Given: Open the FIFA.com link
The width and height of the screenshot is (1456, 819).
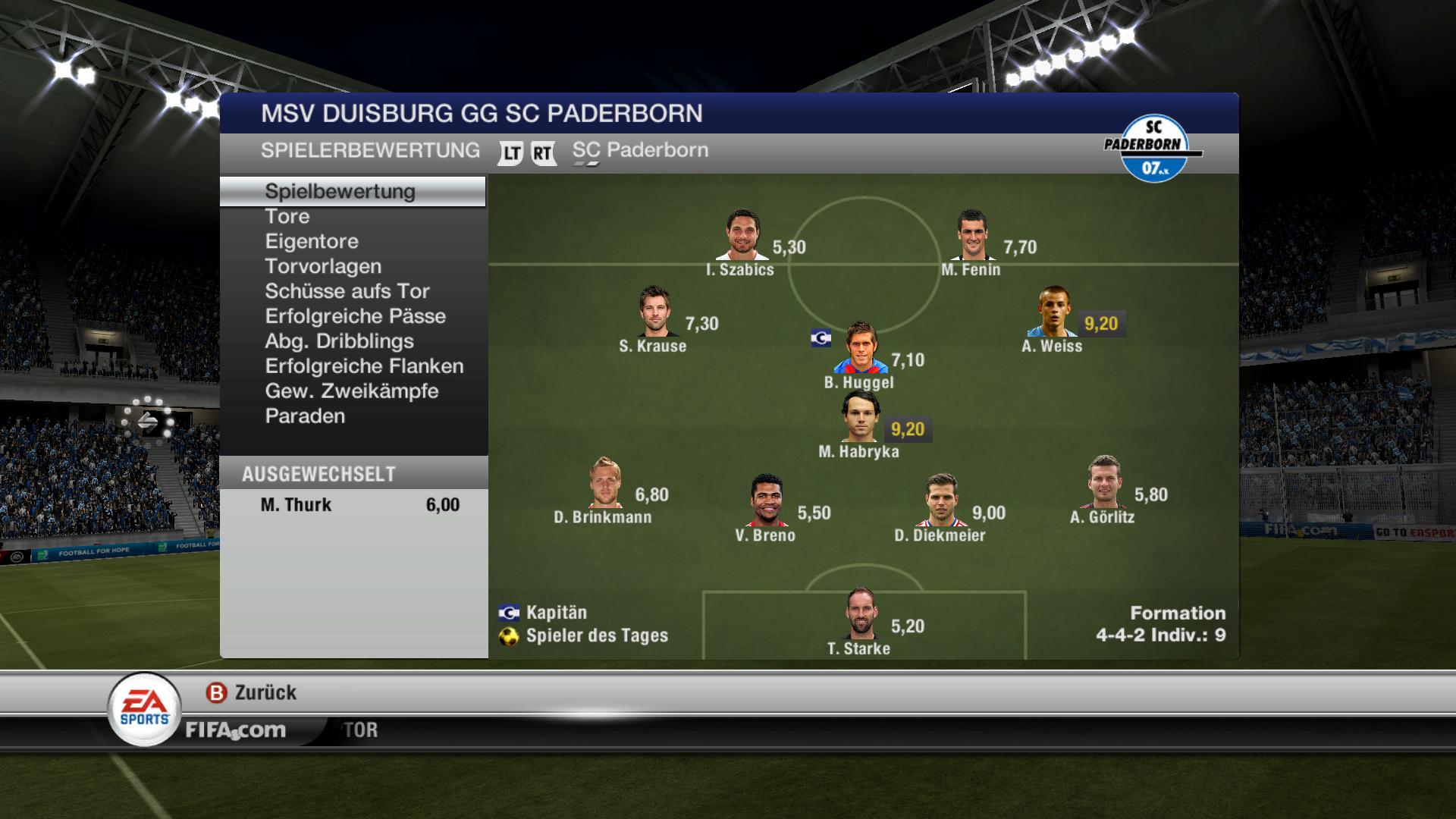Looking at the screenshot, I should click(x=236, y=730).
